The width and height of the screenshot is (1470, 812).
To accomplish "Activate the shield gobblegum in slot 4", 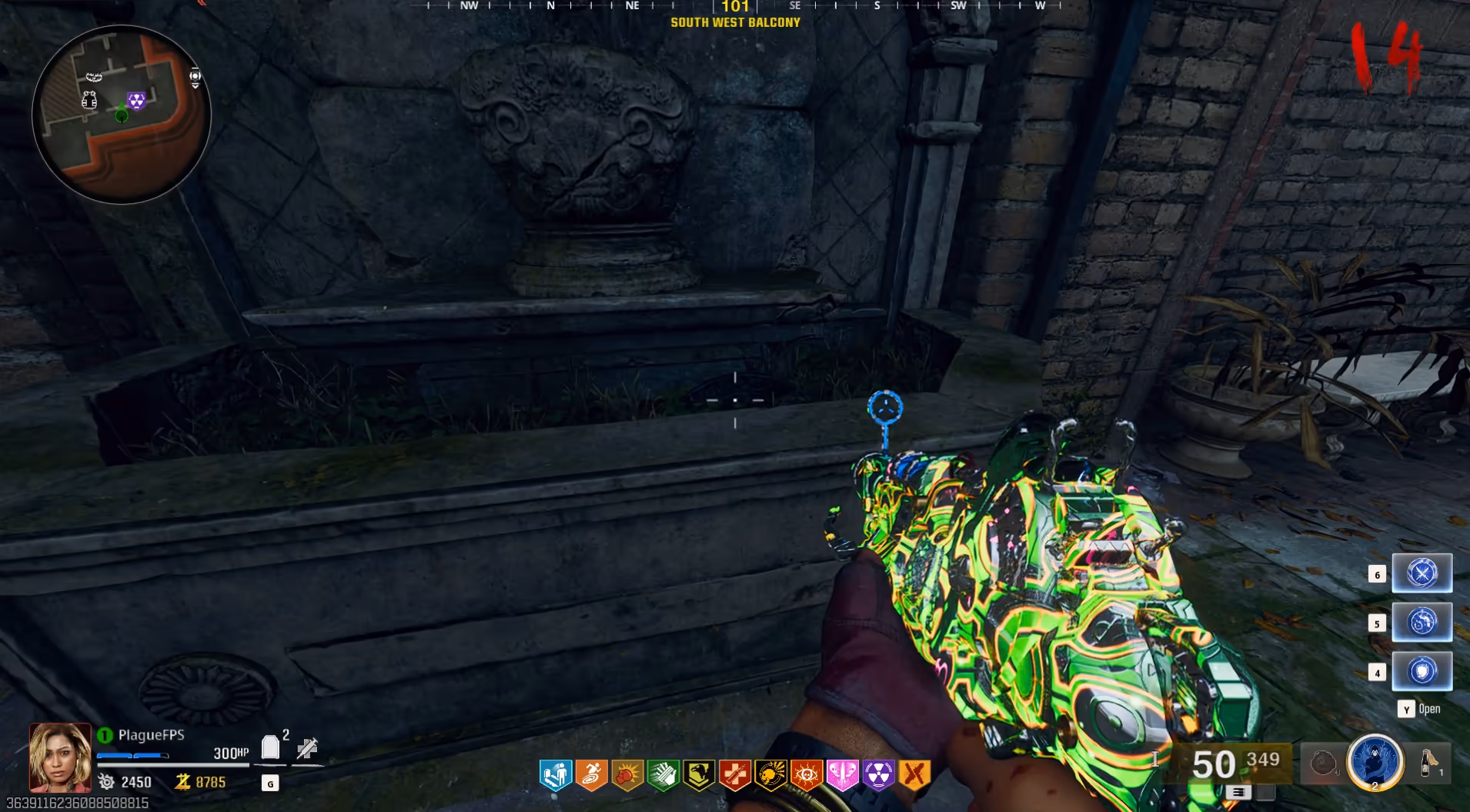I will tap(1422, 671).
